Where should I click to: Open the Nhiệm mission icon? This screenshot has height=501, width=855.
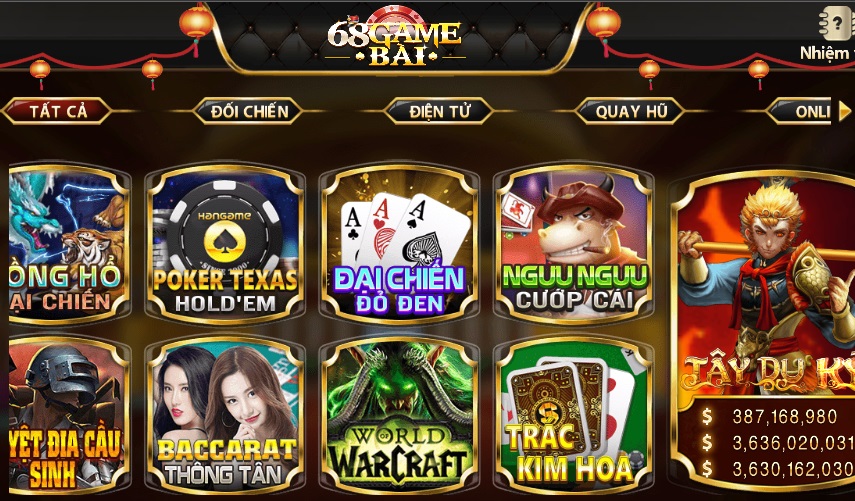830,30
